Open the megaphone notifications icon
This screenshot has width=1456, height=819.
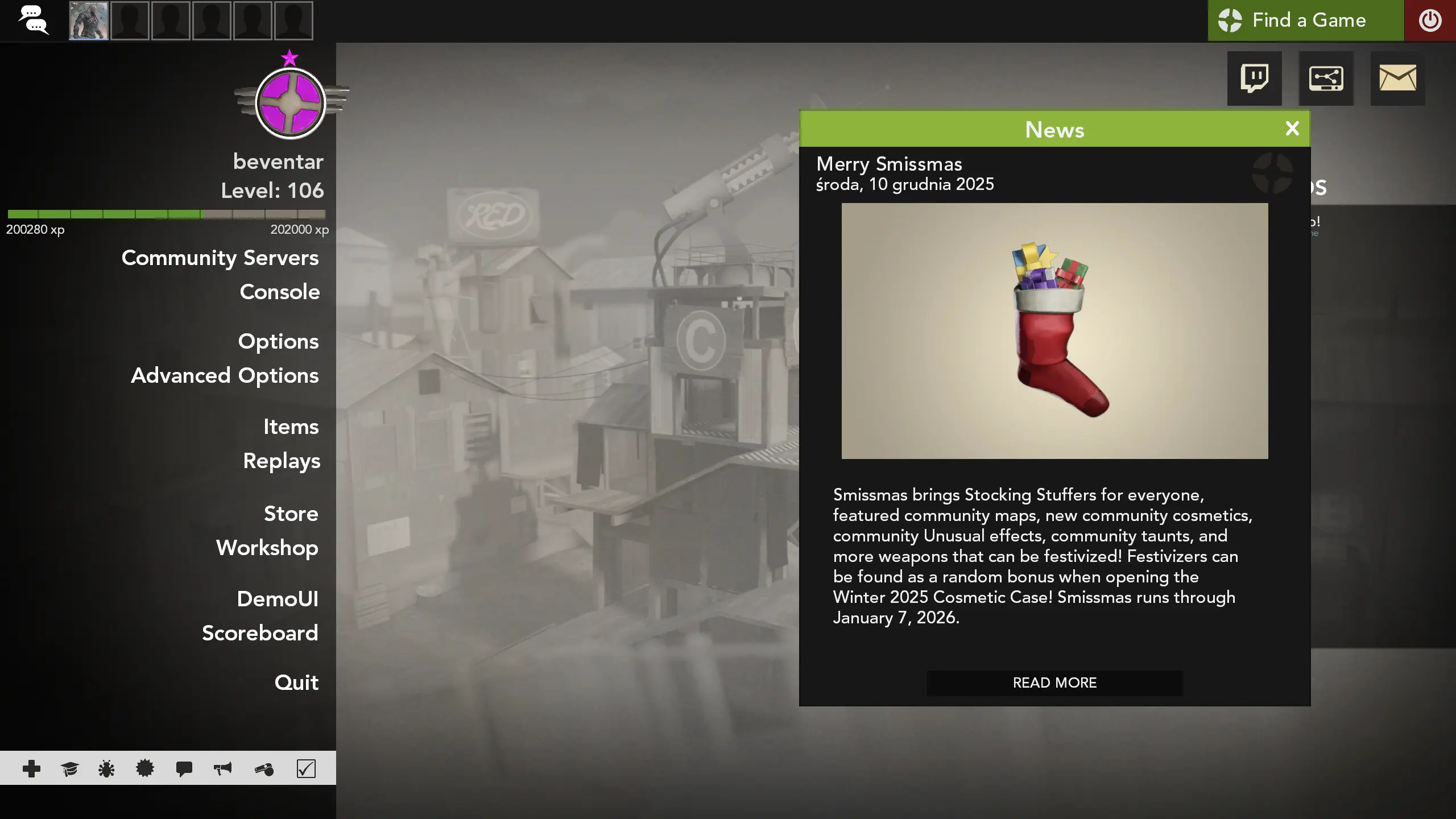222,768
